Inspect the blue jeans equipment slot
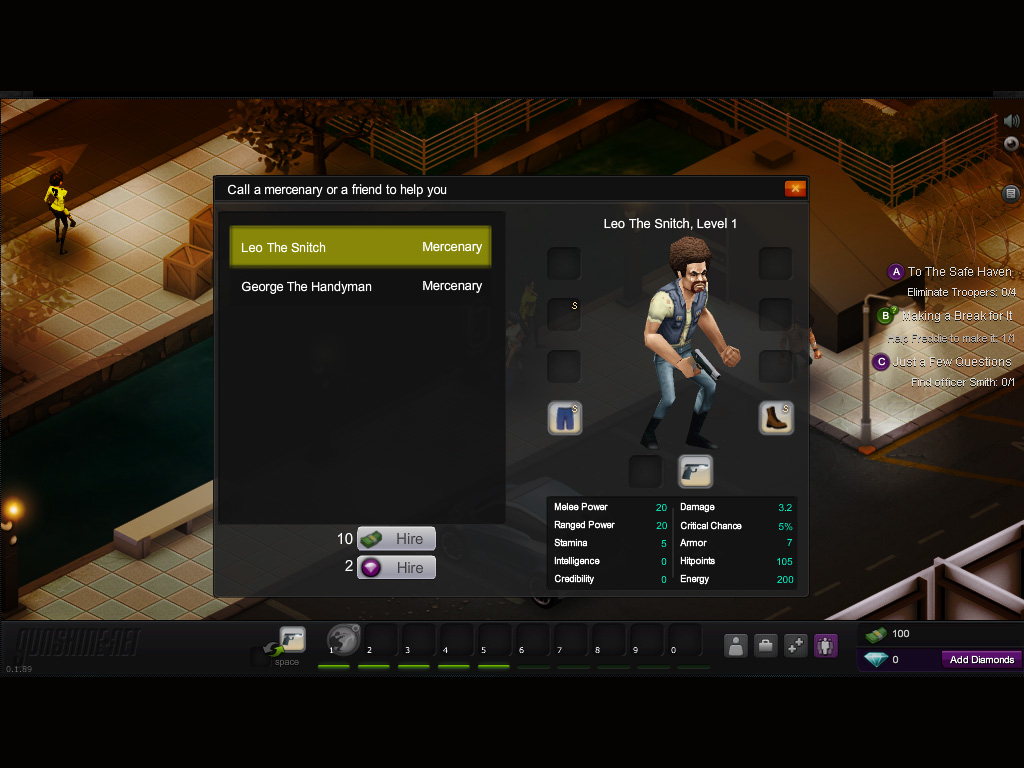This screenshot has height=768, width=1024. point(565,418)
